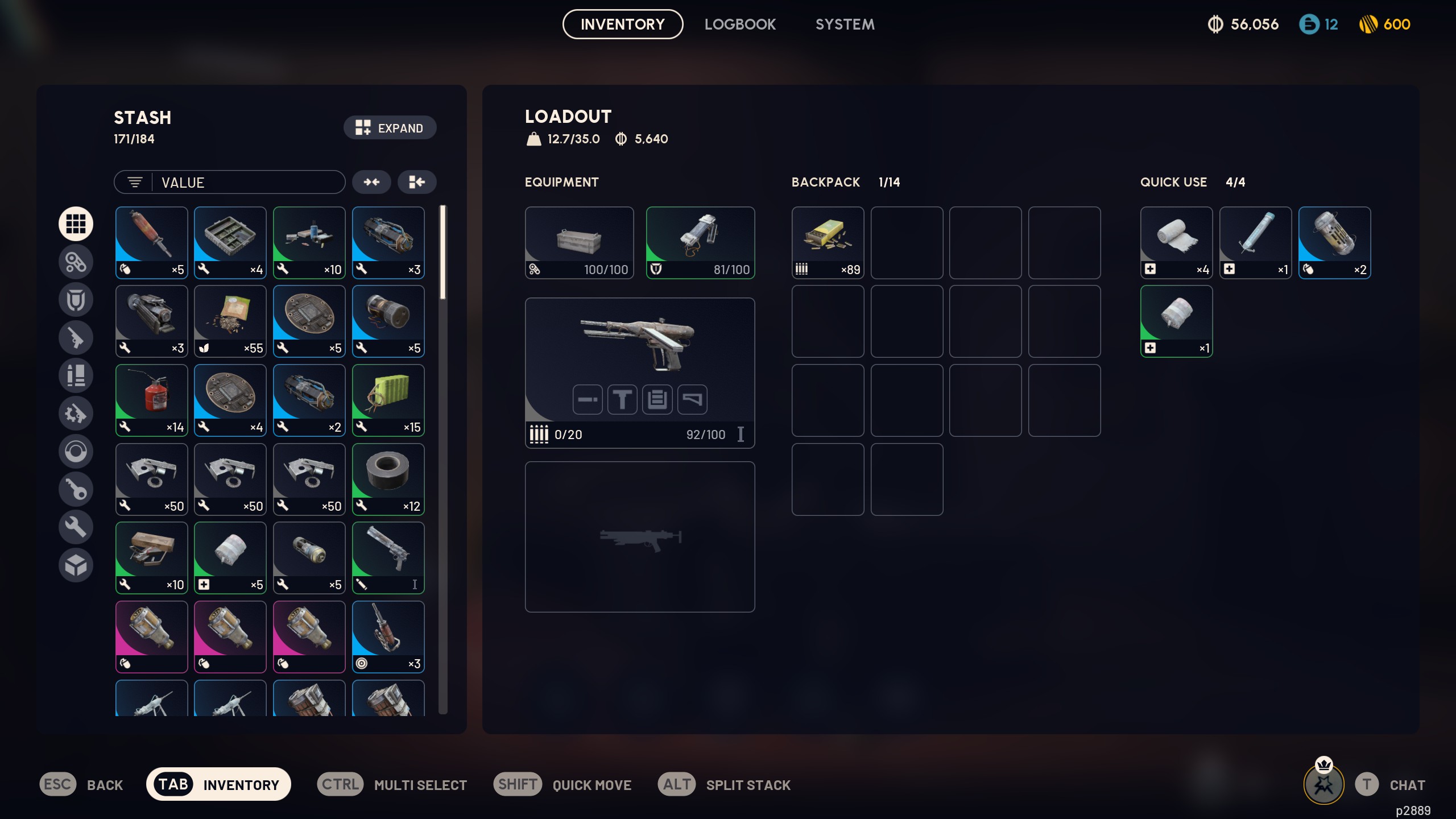
Task: Pick the black duct tape roll stack
Action: 388,479
